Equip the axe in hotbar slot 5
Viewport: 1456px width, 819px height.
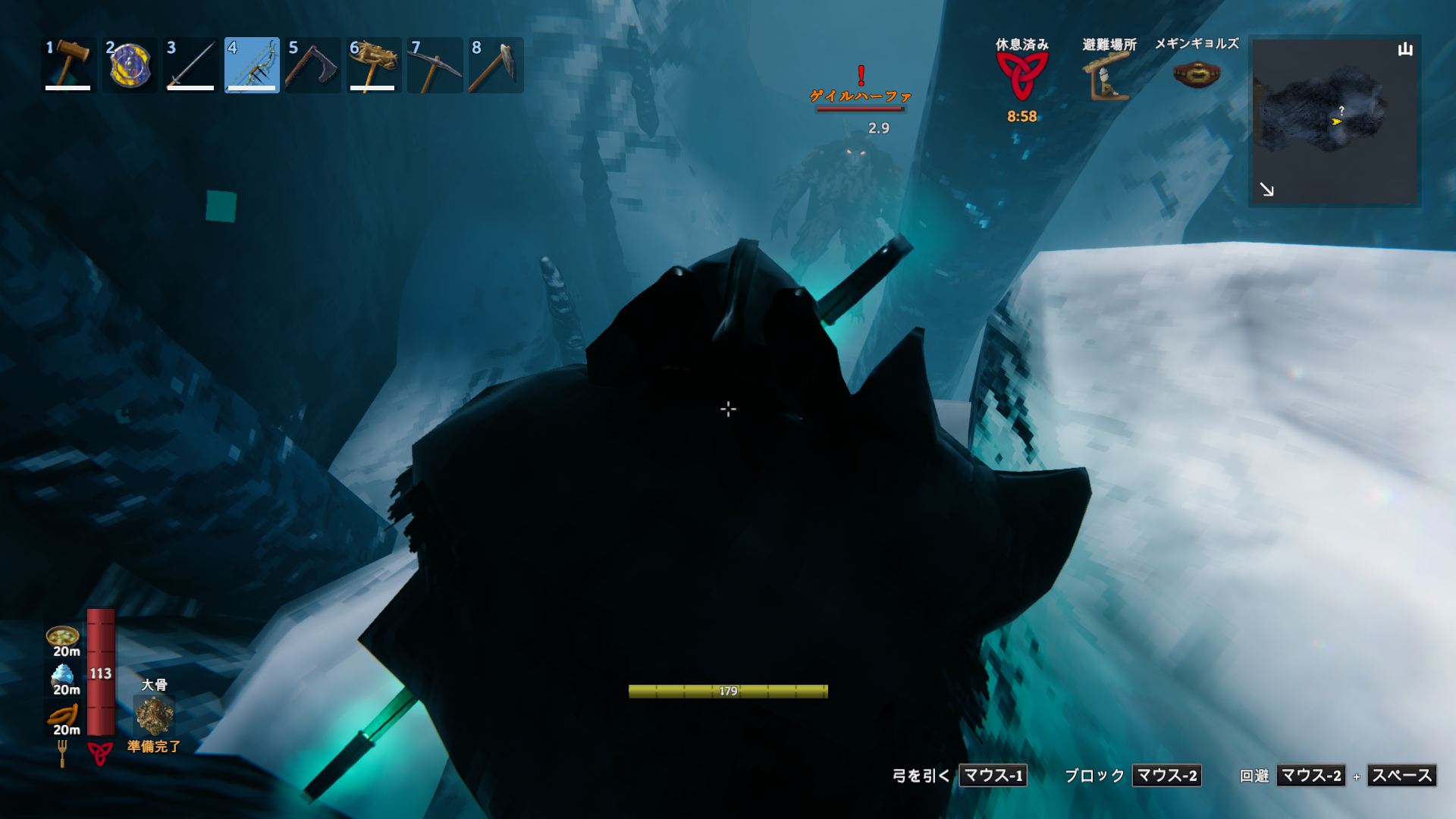[312, 65]
